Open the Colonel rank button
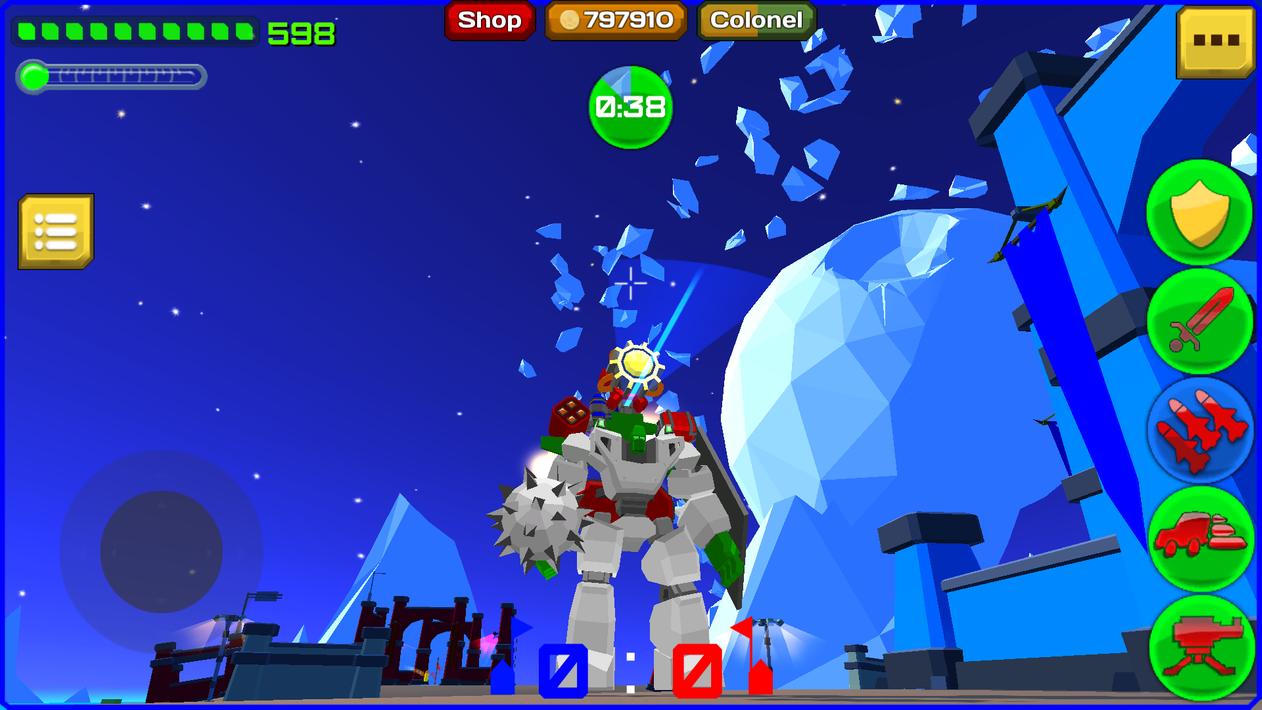Screen dimensions: 1262x710 (756, 20)
